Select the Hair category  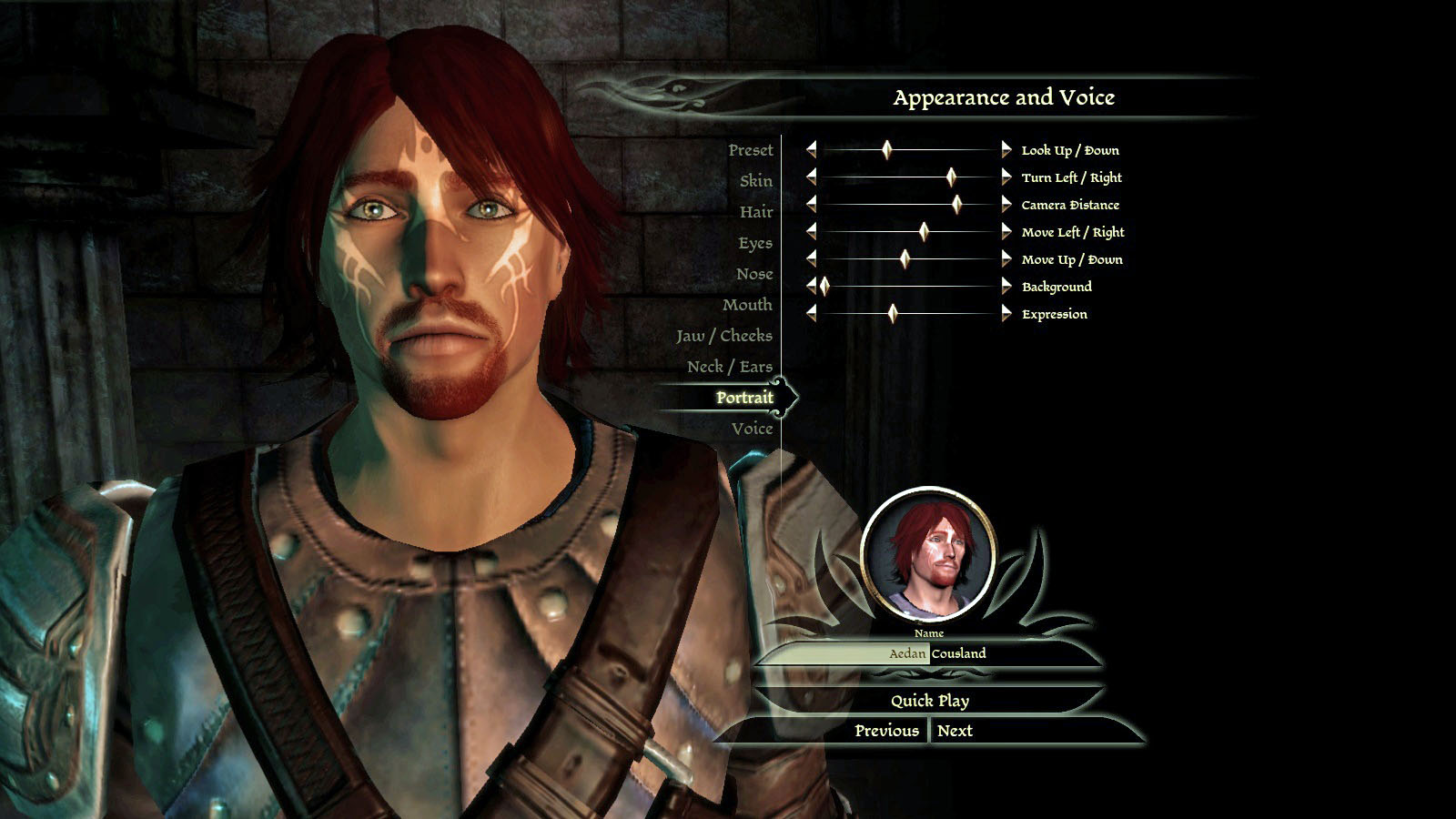point(755,212)
